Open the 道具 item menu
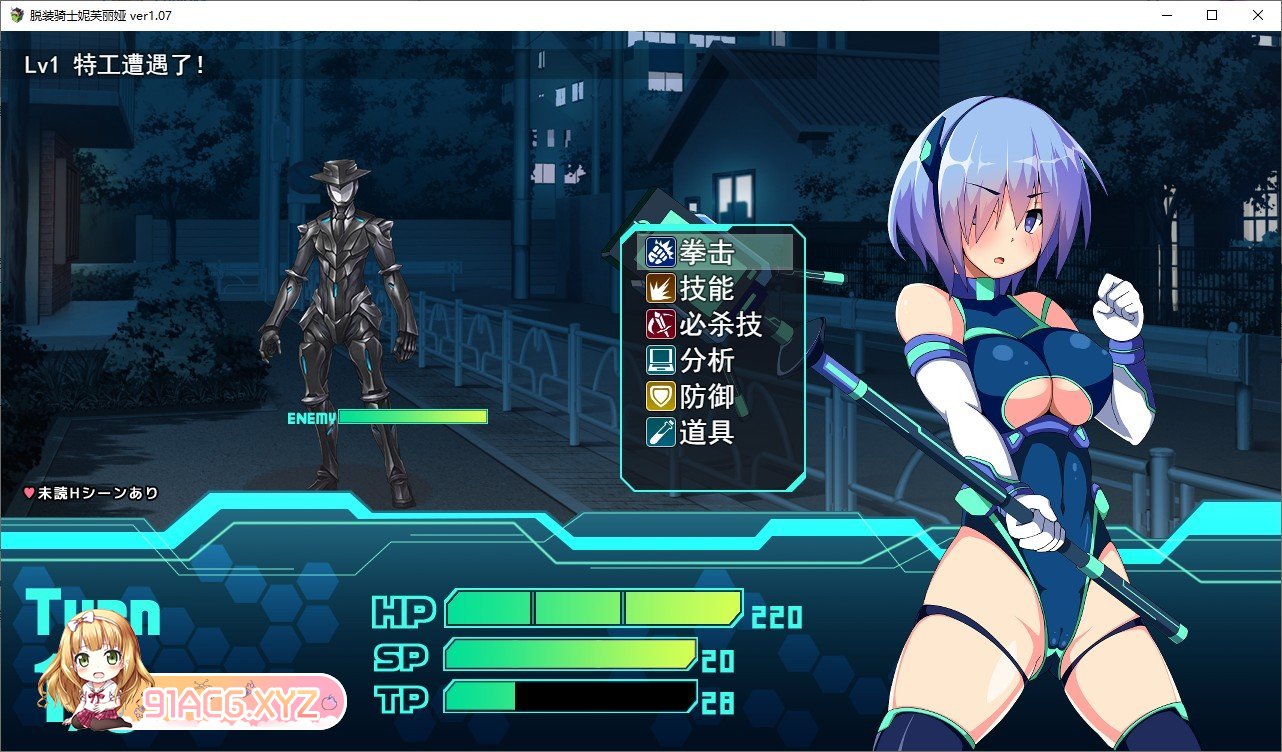Screen dimensions: 1282x752 pos(706,433)
